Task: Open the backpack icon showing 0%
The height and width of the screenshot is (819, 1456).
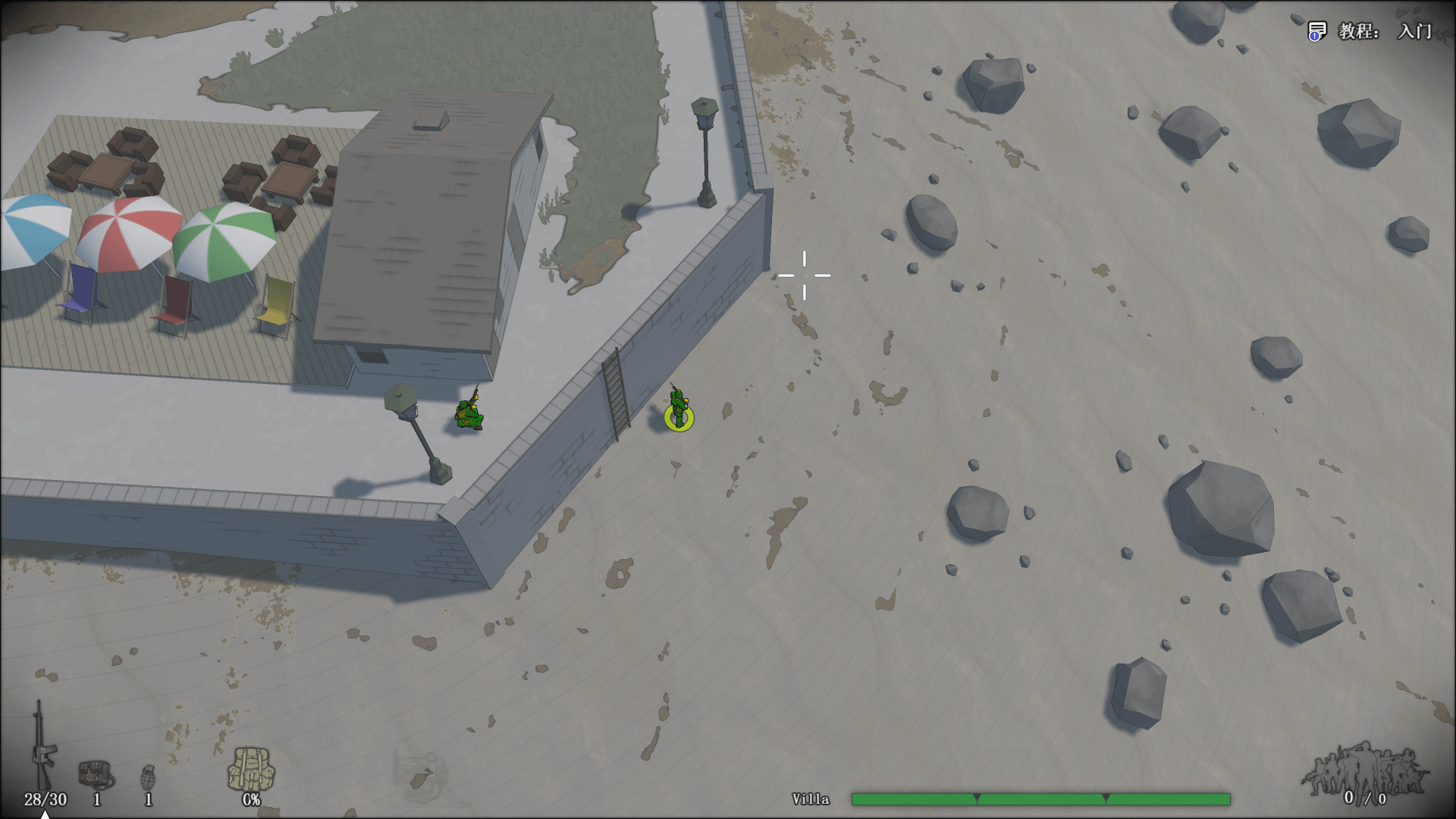Action: [250, 766]
